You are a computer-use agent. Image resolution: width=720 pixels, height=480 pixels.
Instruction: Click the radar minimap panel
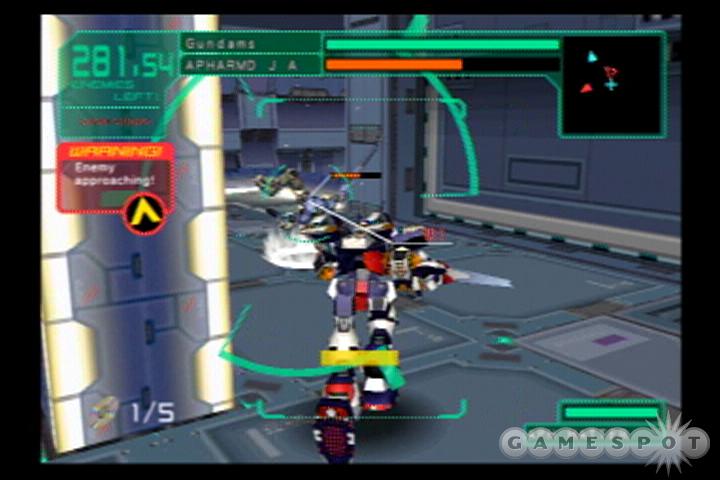(611, 85)
